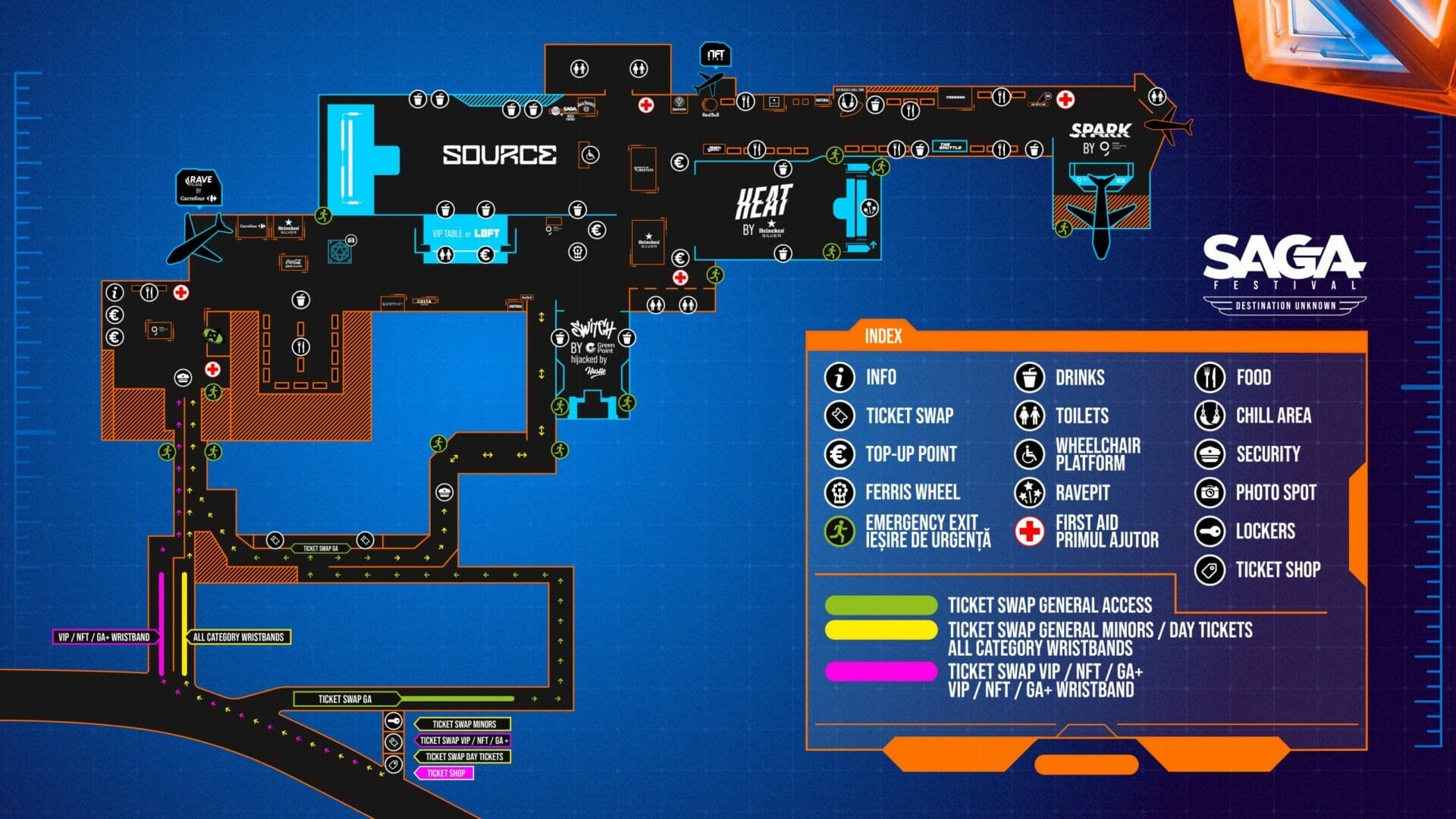Click the pink Ticket Shop map label
1456x819 pixels.
(445, 773)
